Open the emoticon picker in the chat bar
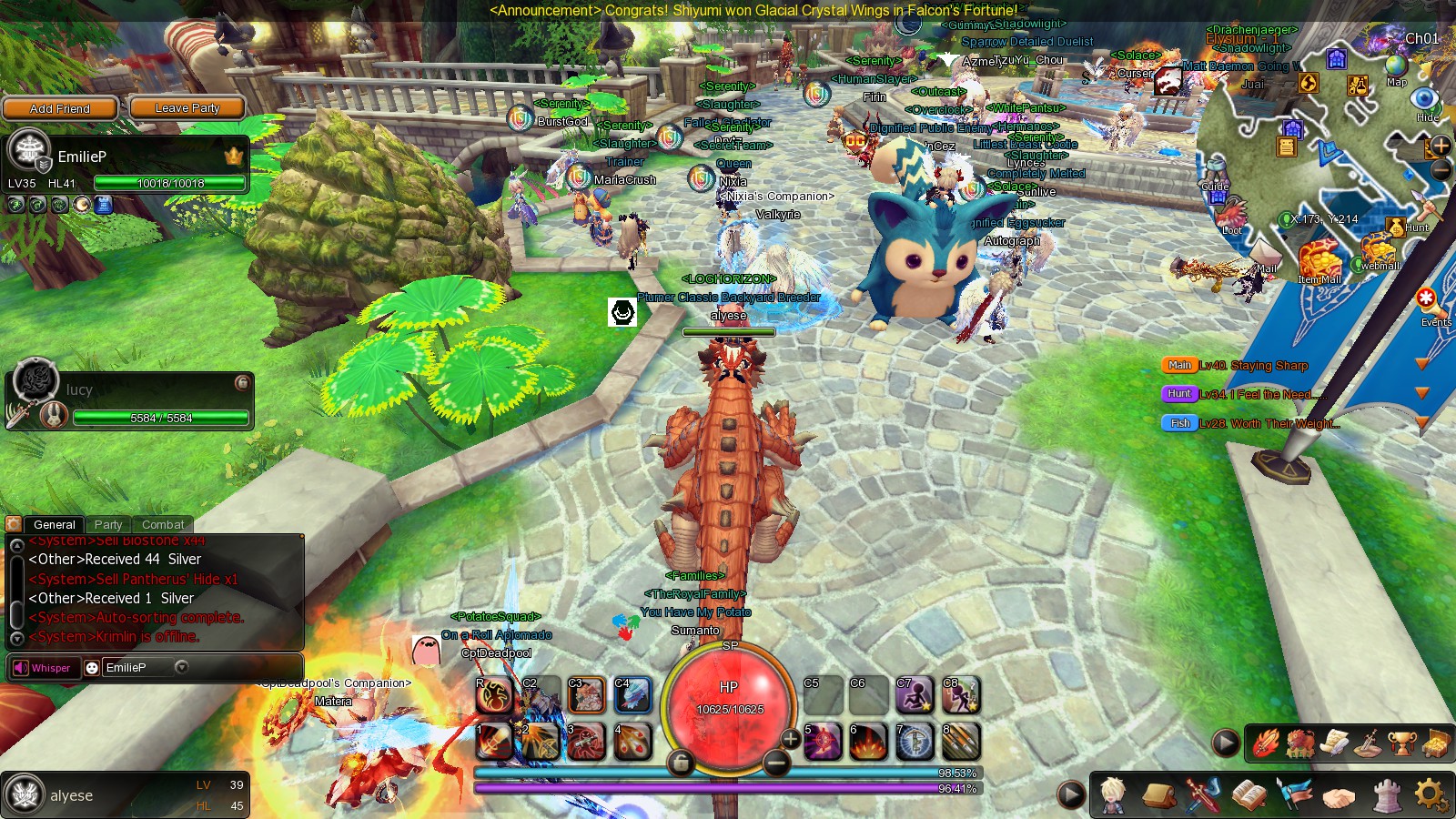The width and height of the screenshot is (1456, 819). pos(92,668)
